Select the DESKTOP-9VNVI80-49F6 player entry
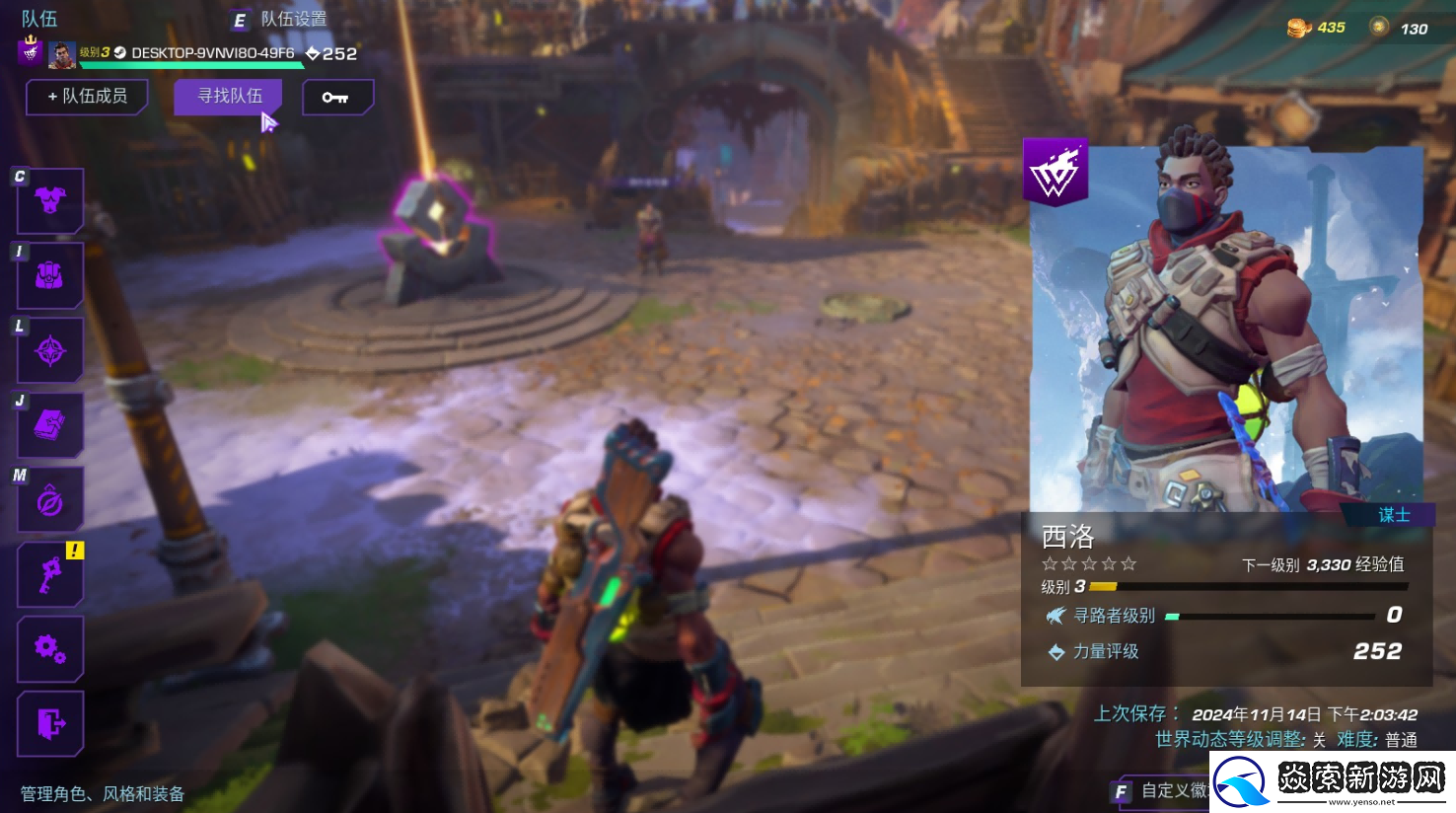 [x=212, y=53]
